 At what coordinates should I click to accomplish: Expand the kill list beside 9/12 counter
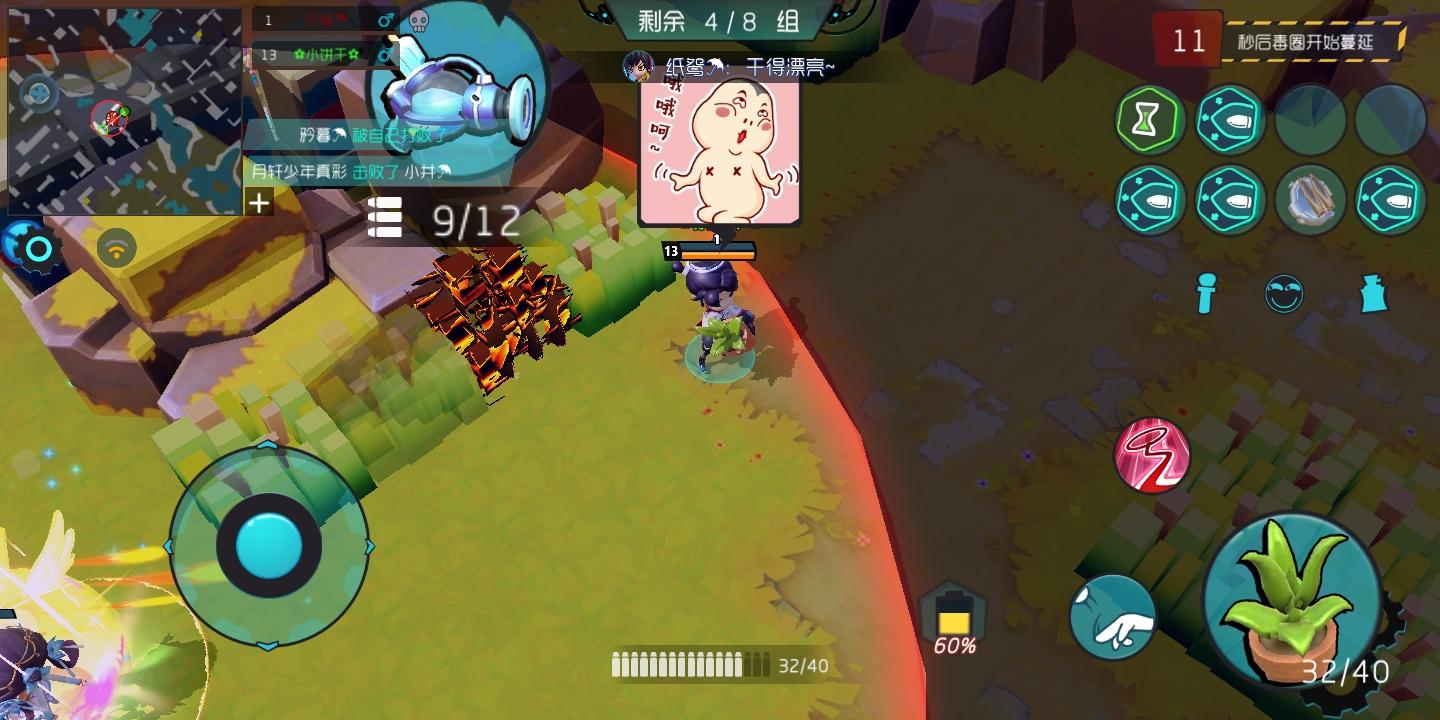[x=385, y=218]
